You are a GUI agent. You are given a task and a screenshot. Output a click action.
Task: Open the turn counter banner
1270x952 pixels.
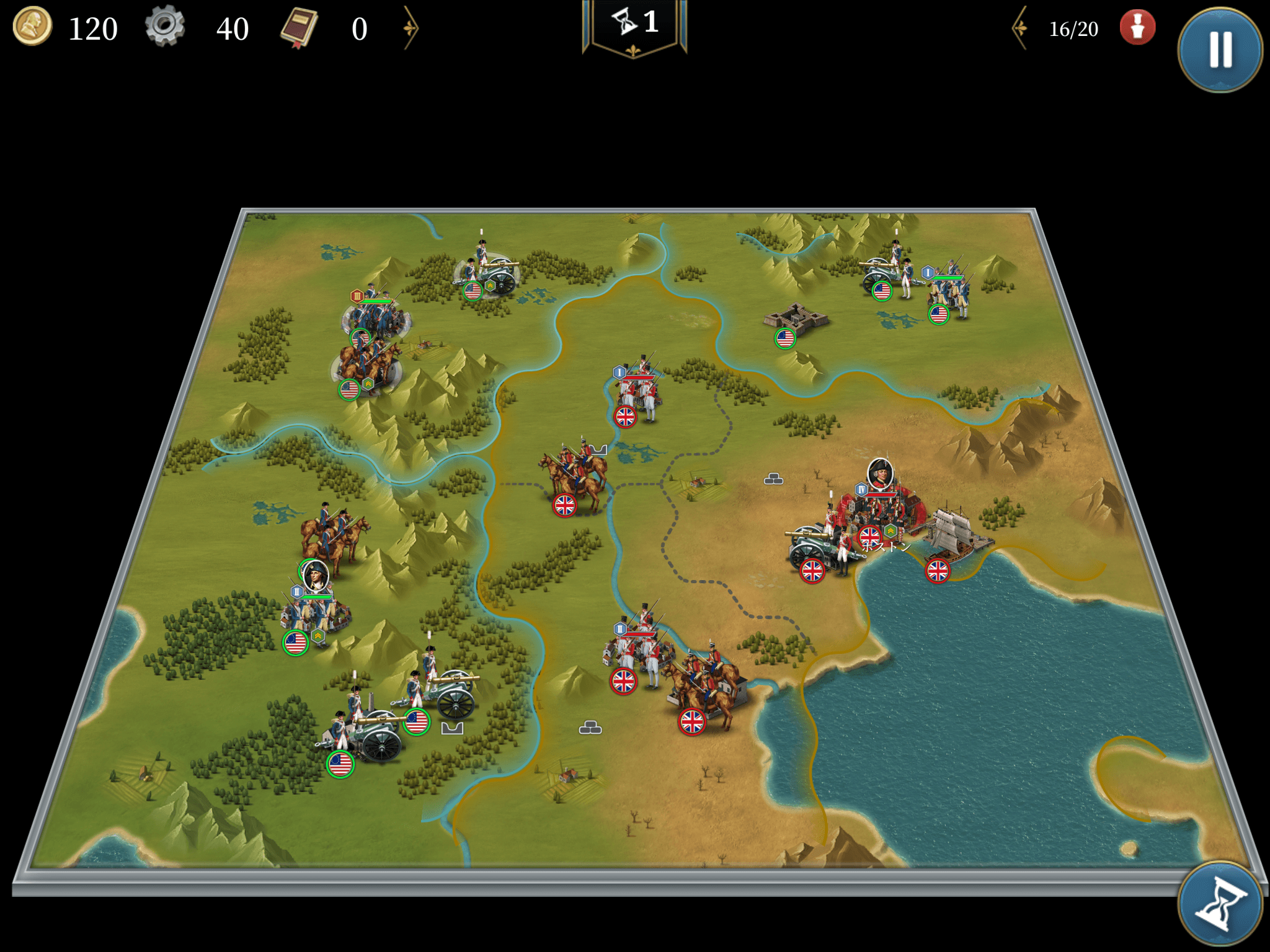click(634, 25)
